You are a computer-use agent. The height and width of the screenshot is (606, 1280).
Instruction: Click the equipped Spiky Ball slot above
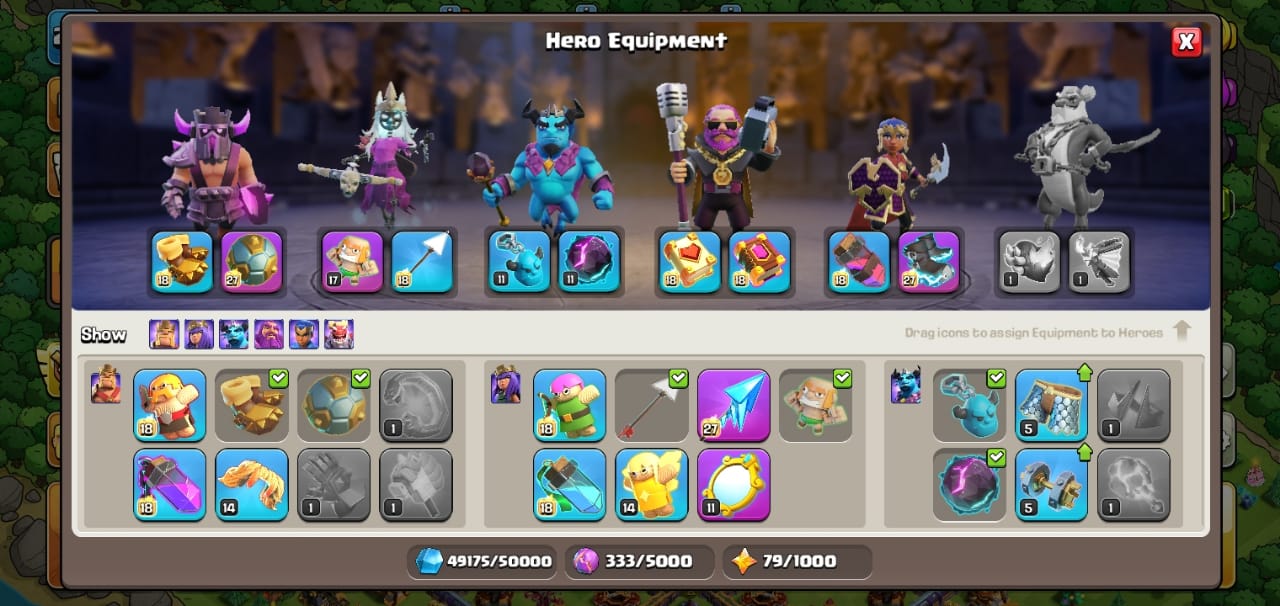252,262
